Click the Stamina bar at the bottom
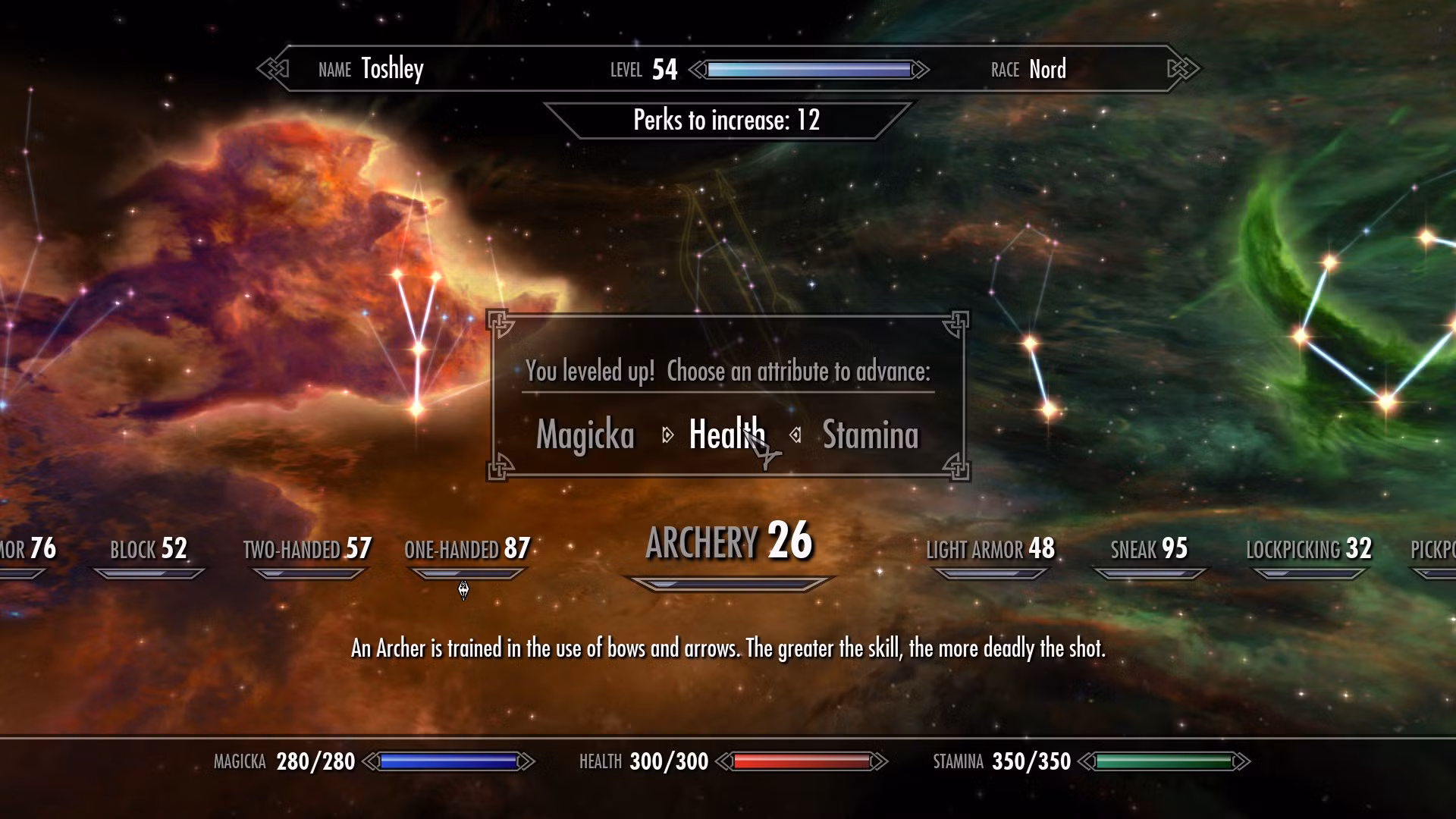This screenshot has width=1456, height=819. [1168, 761]
